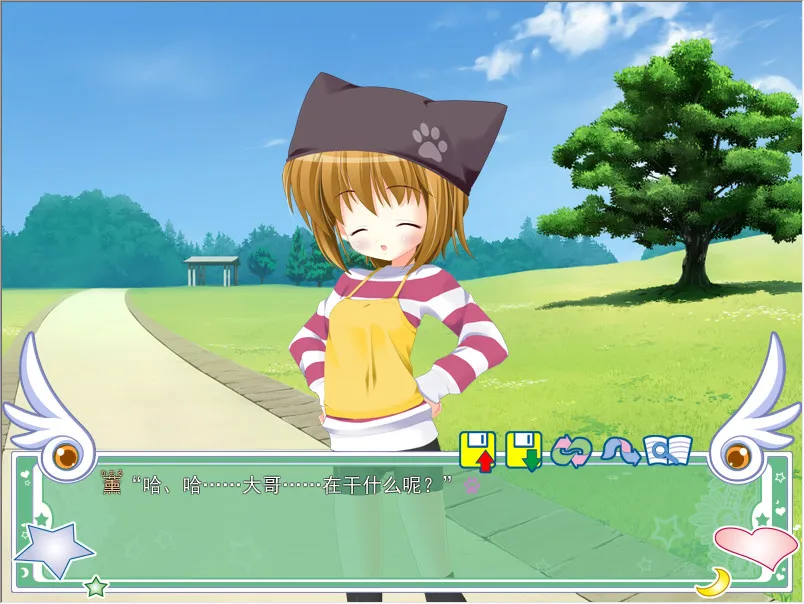Screen dimensions: 804x604
Task: Advance the dialogue at the paw-print marker
Action: pyautogui.click(x=471, y=486)
